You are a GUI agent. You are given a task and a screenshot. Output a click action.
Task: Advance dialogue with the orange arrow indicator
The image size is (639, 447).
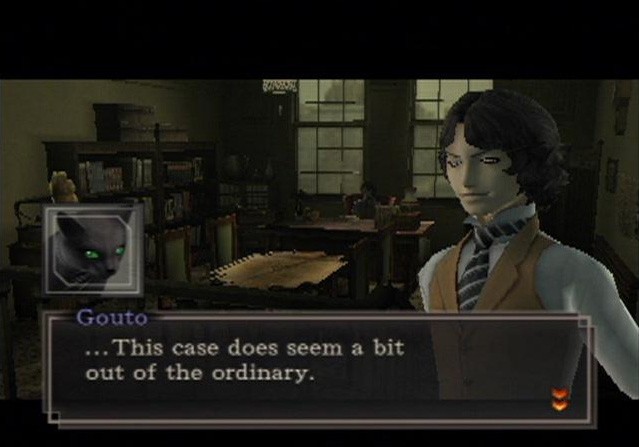(x=558, y=399)
